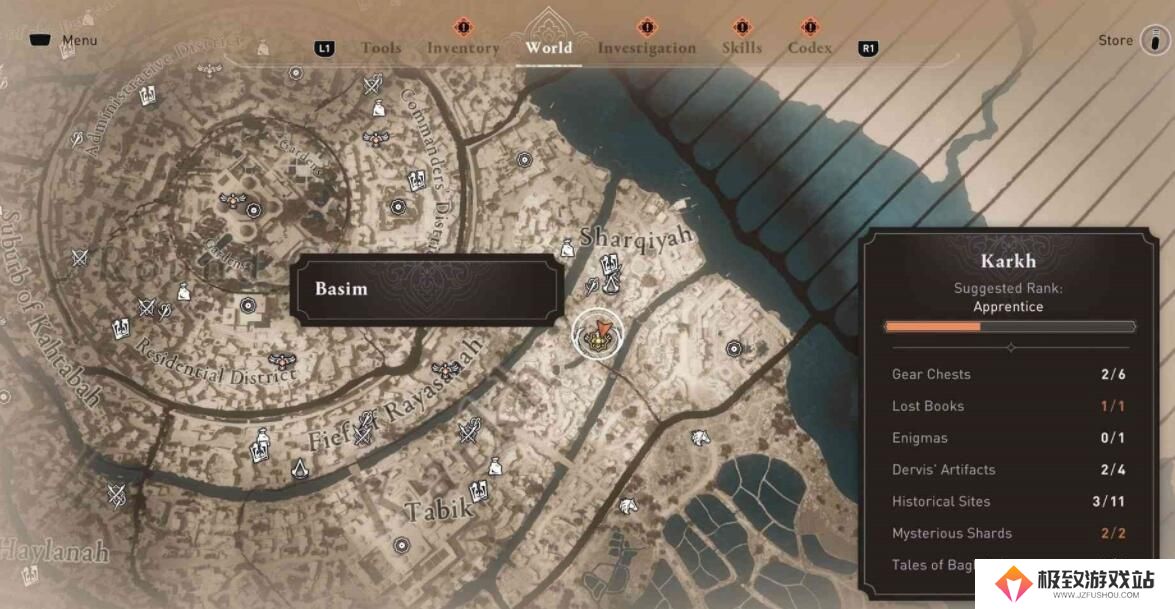Viewport: 1175px width, 609px height.
Task: Select the World map tab
Action: coord(549,47)
